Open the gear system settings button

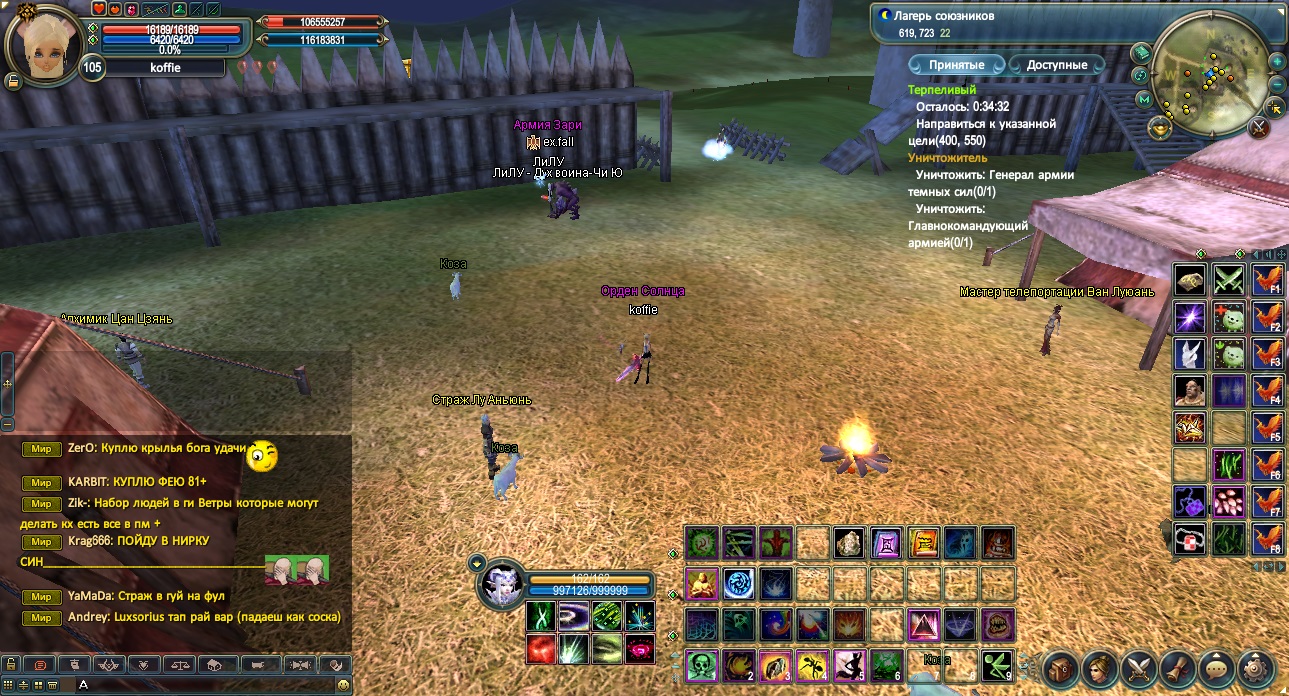point(1256,669)
